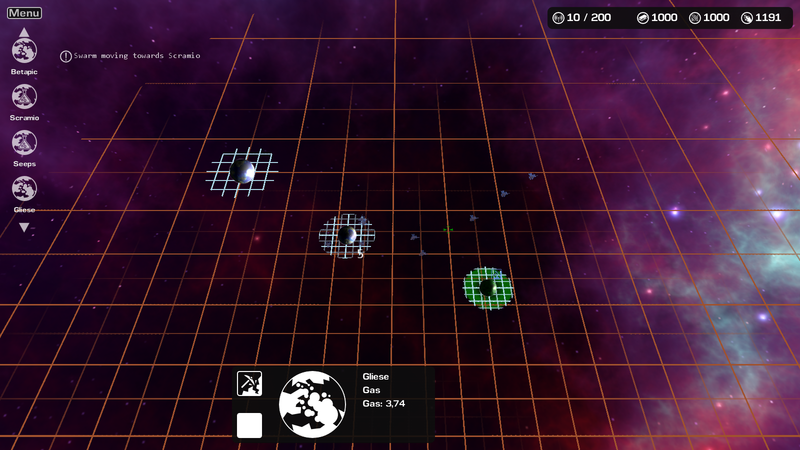Pick Gliese from the planet list
Viewport: 800px width, 450px height.
pos(24,188)
